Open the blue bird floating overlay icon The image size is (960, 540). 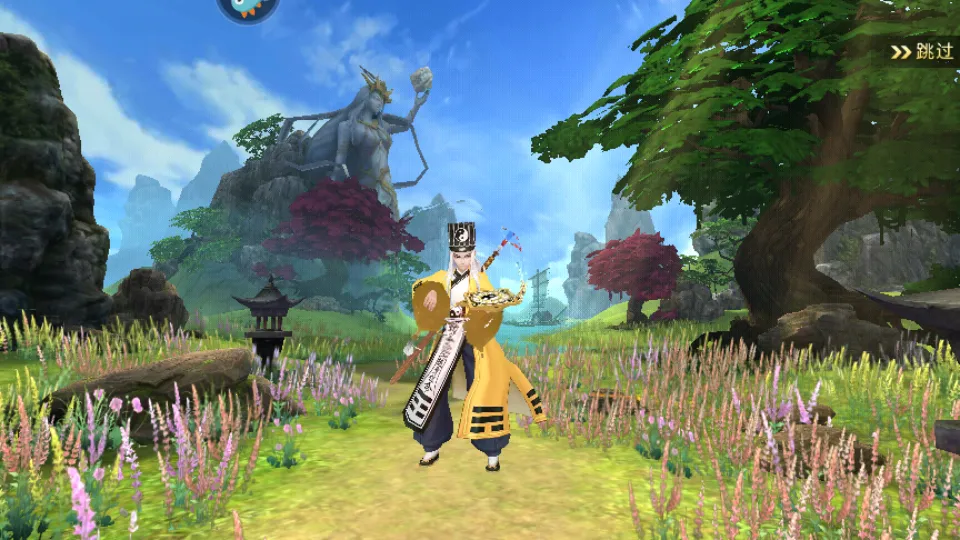[x=247, y=8]
